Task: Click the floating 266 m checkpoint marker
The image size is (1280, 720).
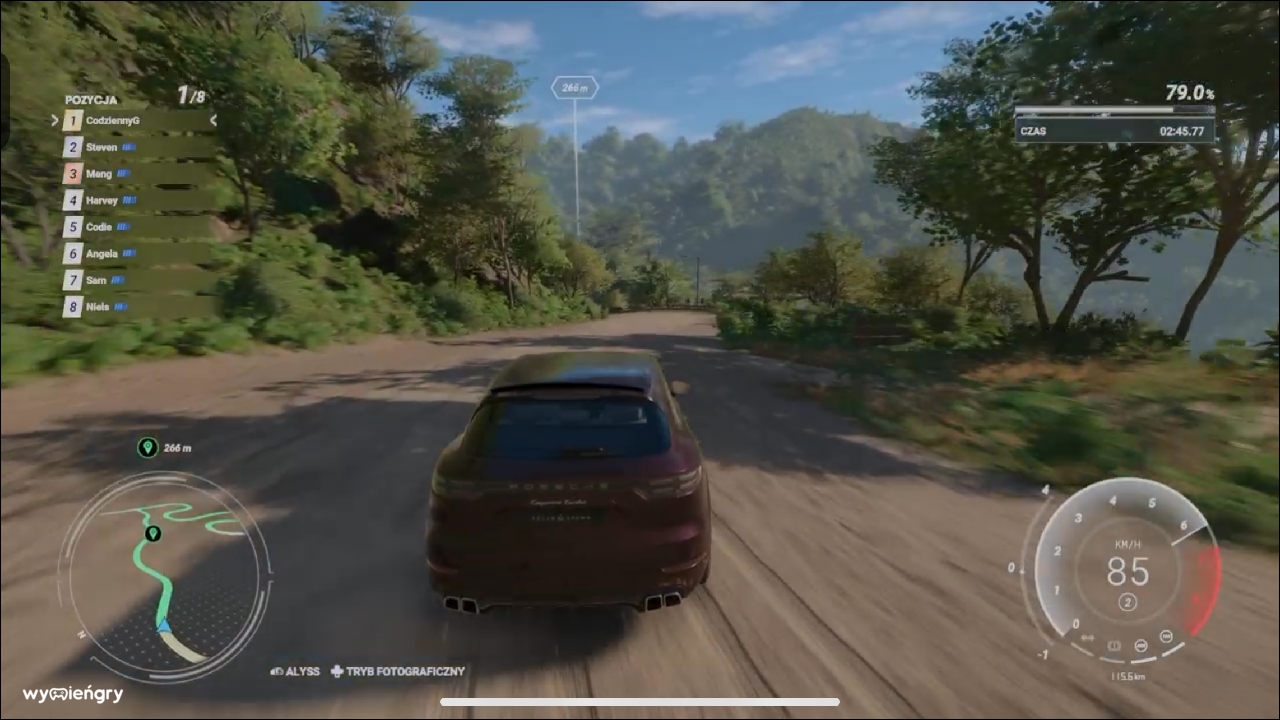Action: [574, 88]
